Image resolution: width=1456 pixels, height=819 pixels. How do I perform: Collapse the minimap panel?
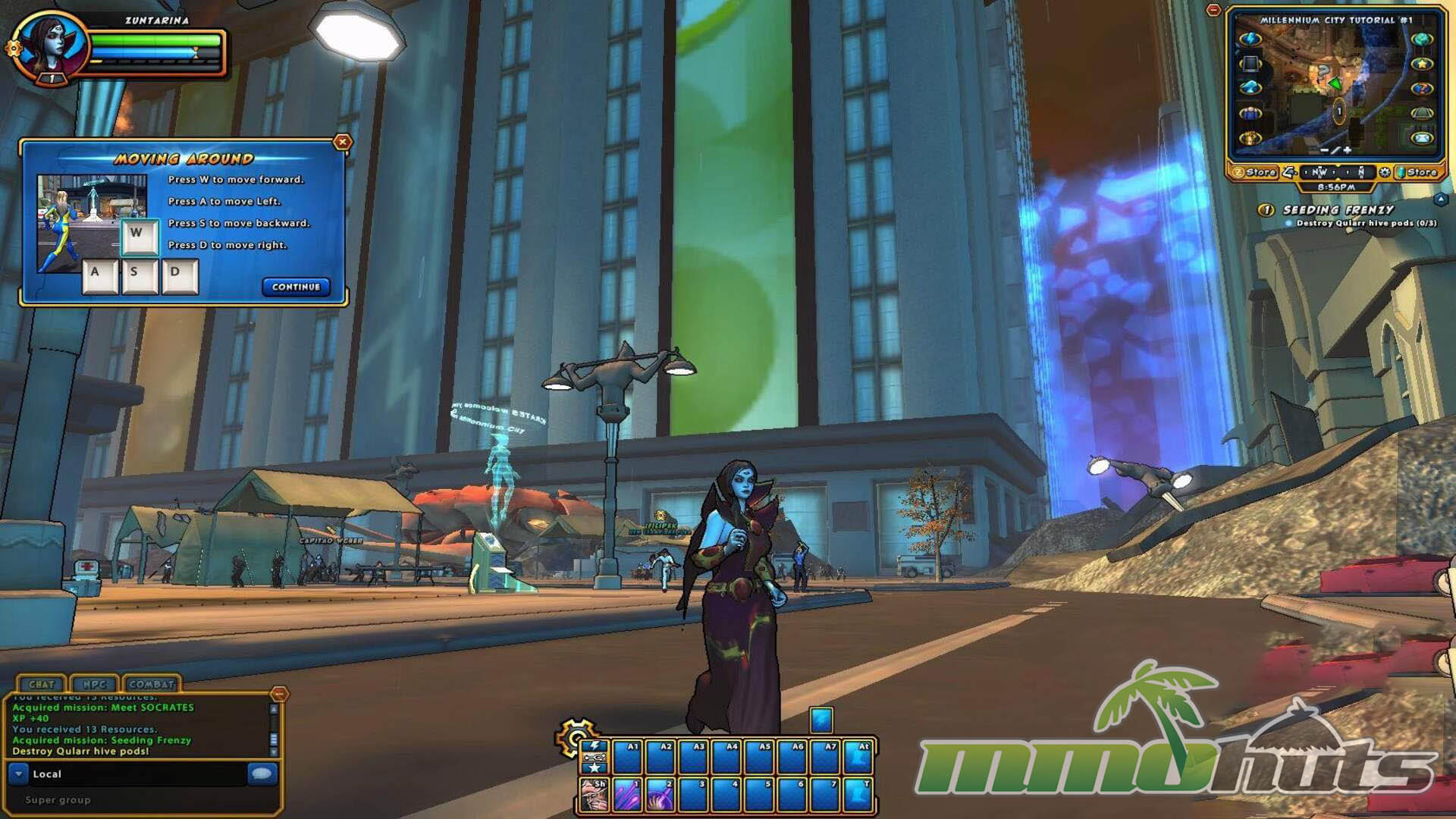1214,11
